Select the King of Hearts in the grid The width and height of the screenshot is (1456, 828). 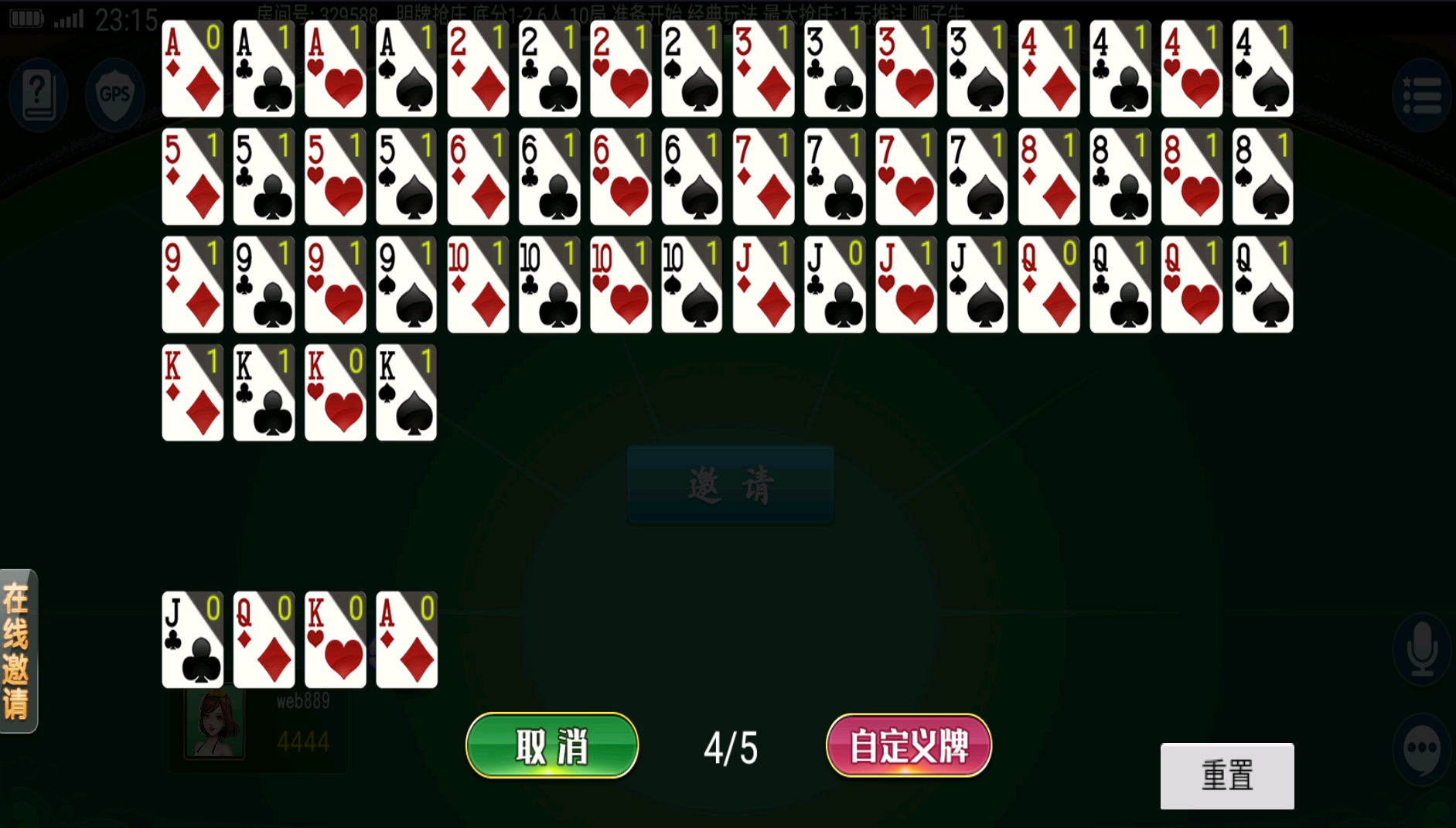pyautogui.click(x=335, y=393)
